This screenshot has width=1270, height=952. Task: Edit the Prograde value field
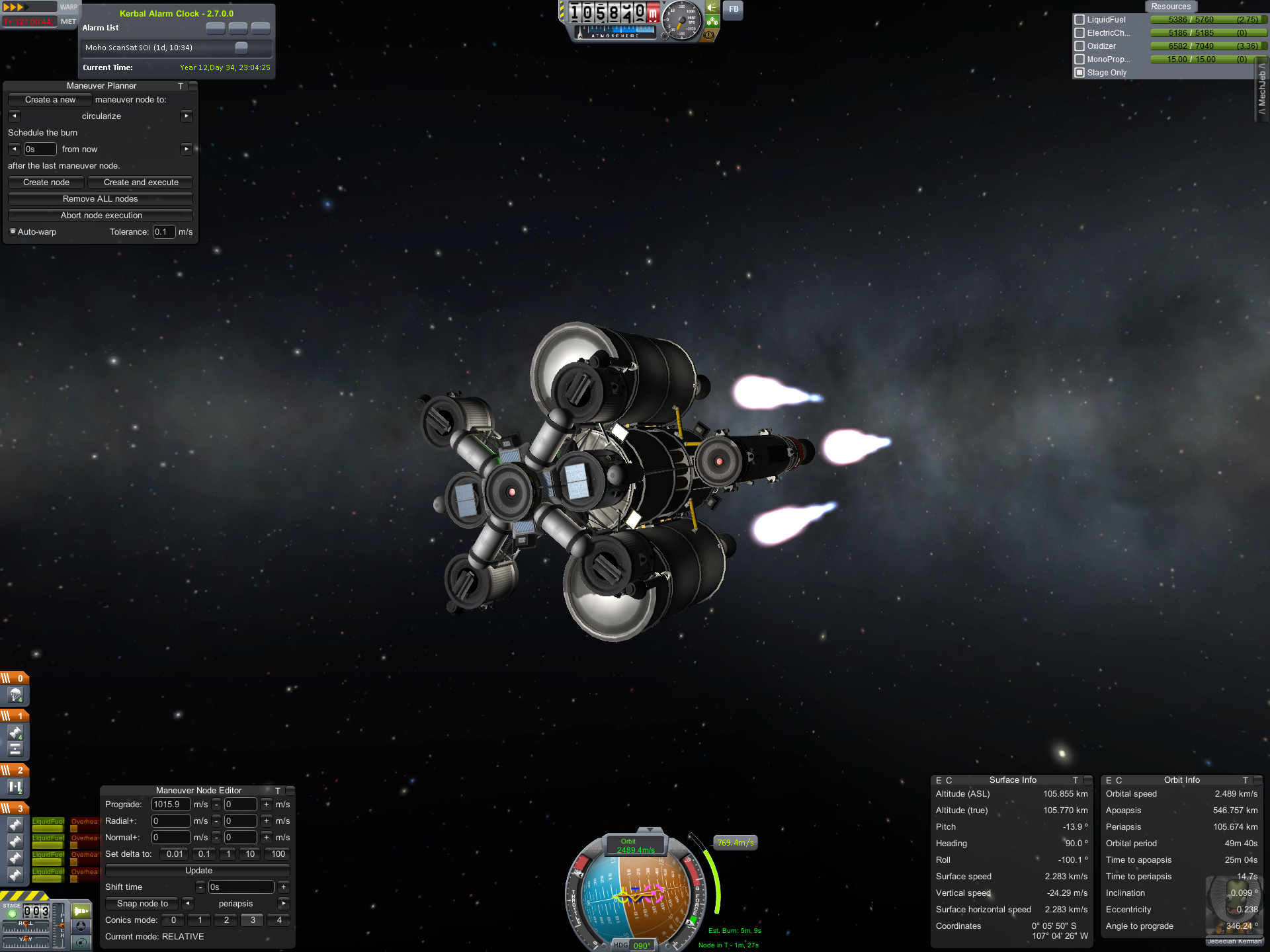(x=171, y=805)
